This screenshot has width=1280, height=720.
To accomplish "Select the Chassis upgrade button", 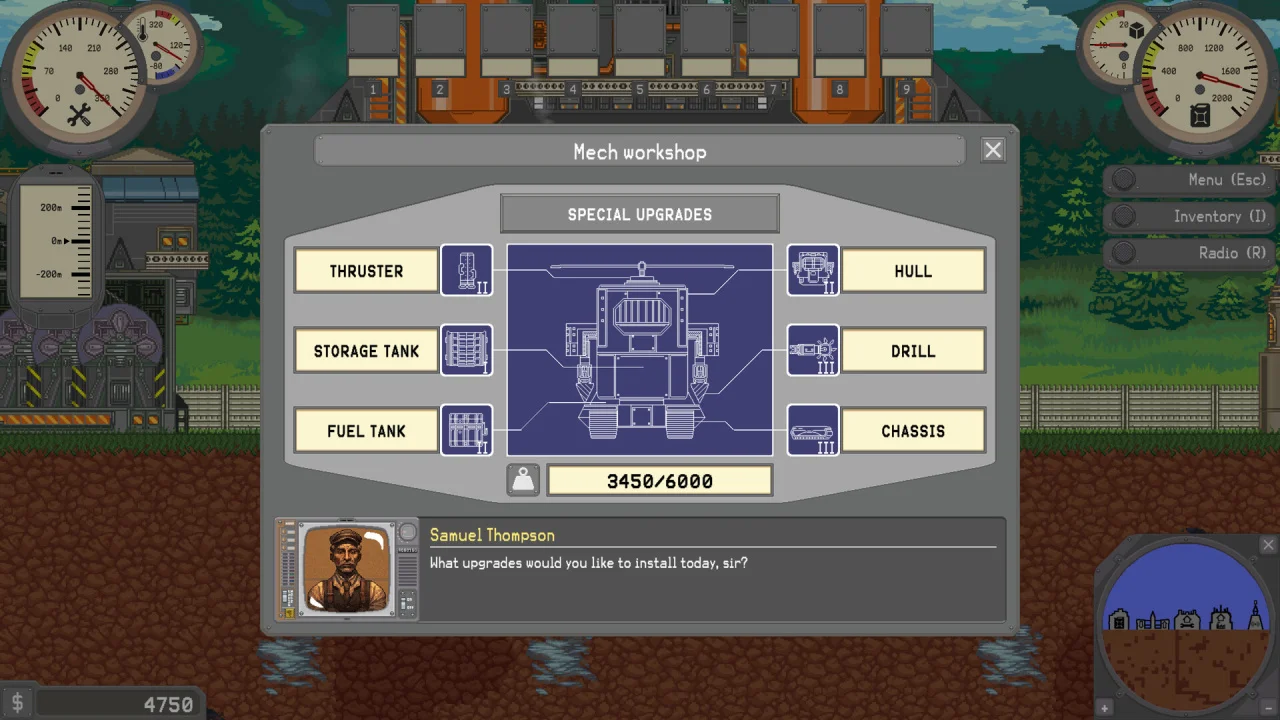I will (913, 431).
